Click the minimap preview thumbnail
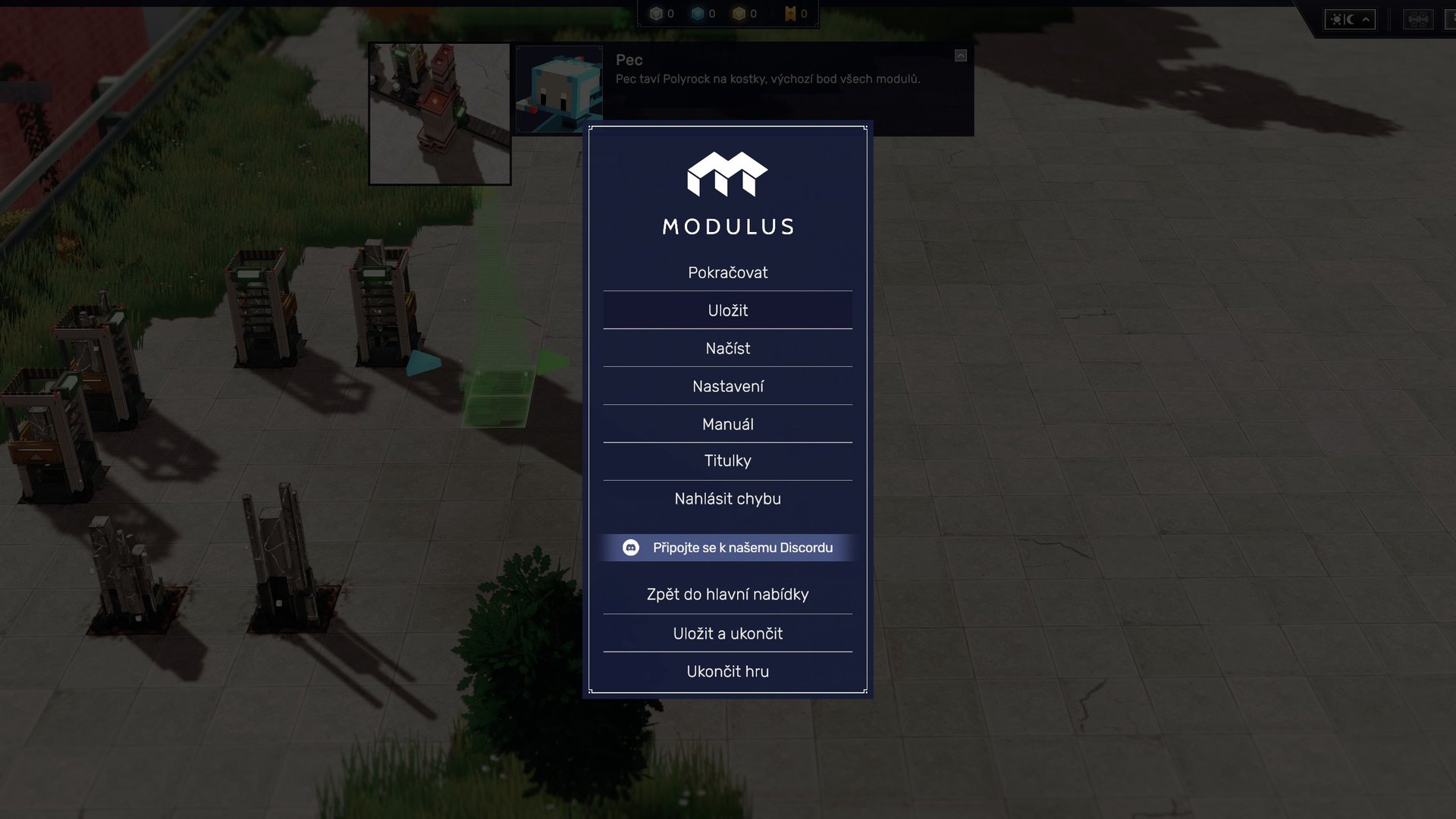 click(x=440, y=112)
